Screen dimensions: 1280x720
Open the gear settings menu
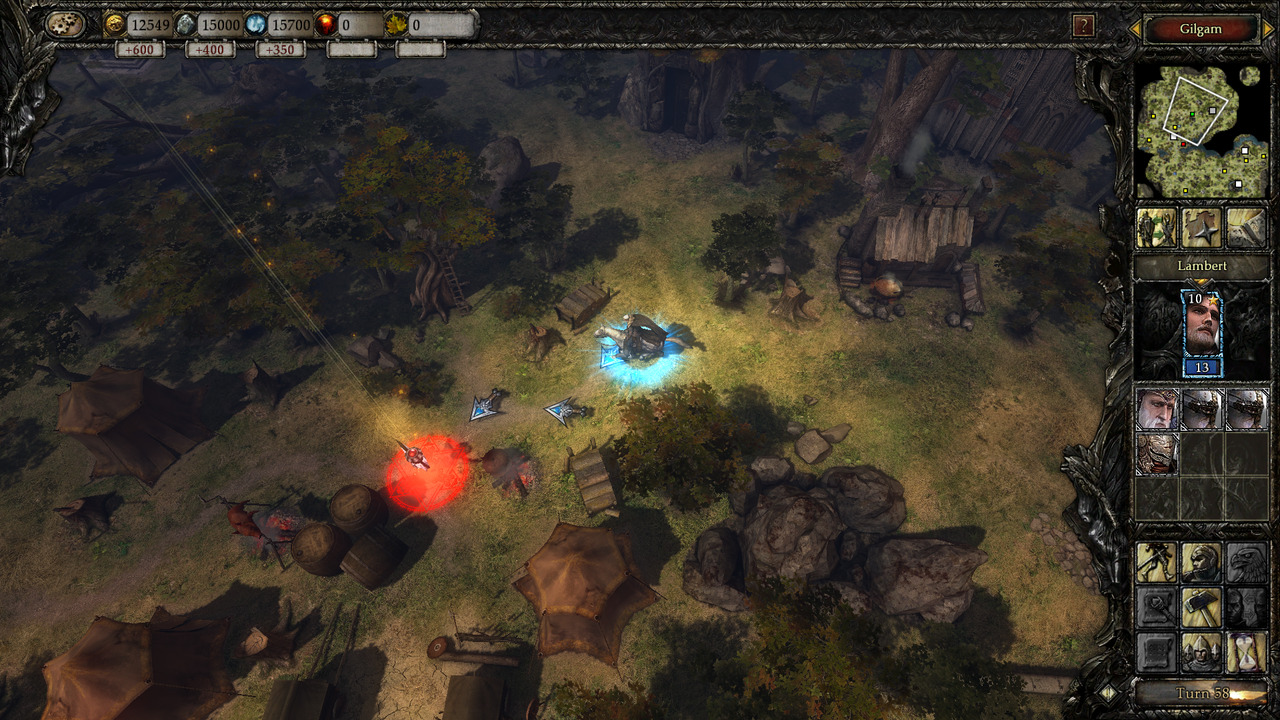pos(64,25)
